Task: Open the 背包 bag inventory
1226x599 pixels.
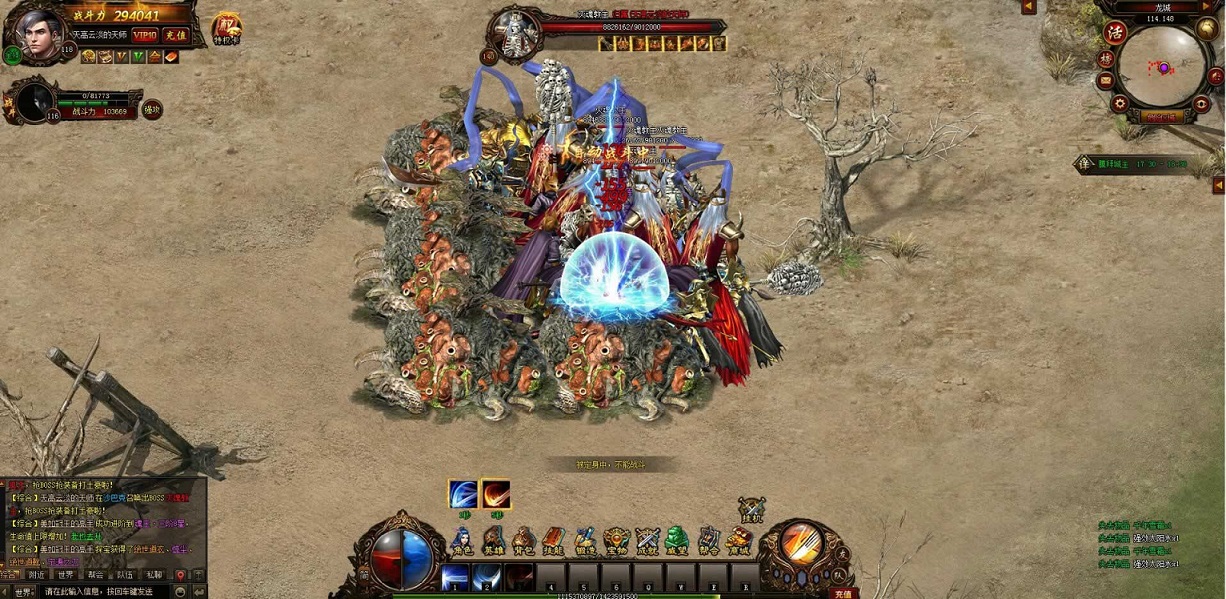Action: pyautogui.click(x=523, y=540)
